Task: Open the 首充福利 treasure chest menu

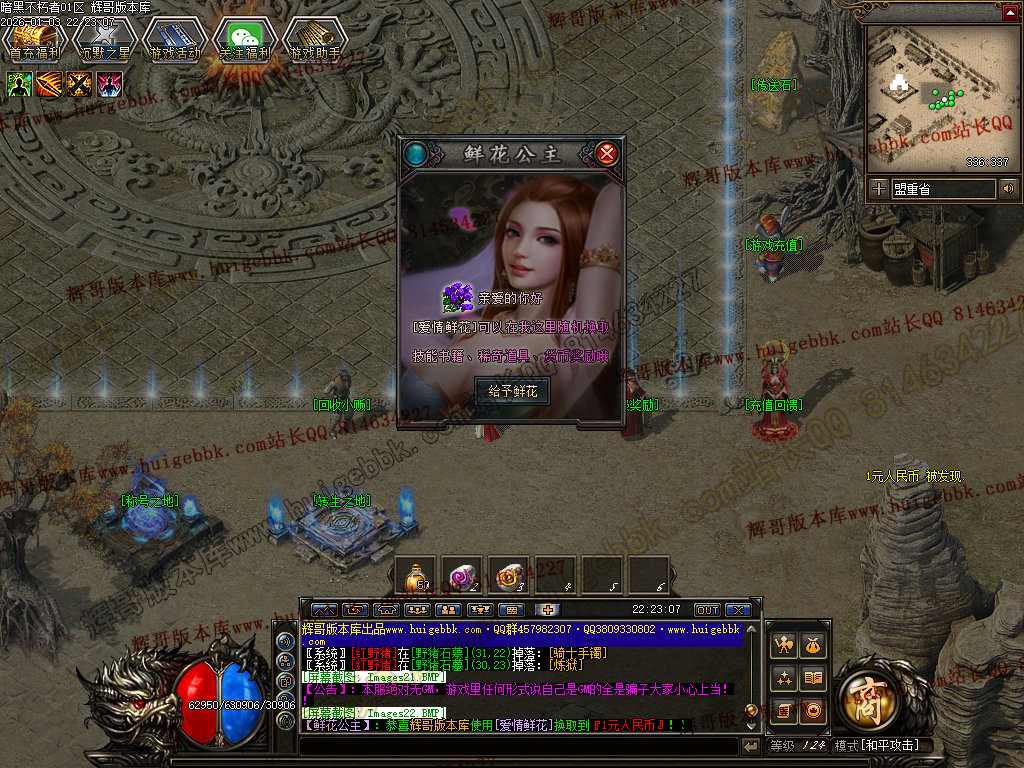Action: (x=35, y=42)
